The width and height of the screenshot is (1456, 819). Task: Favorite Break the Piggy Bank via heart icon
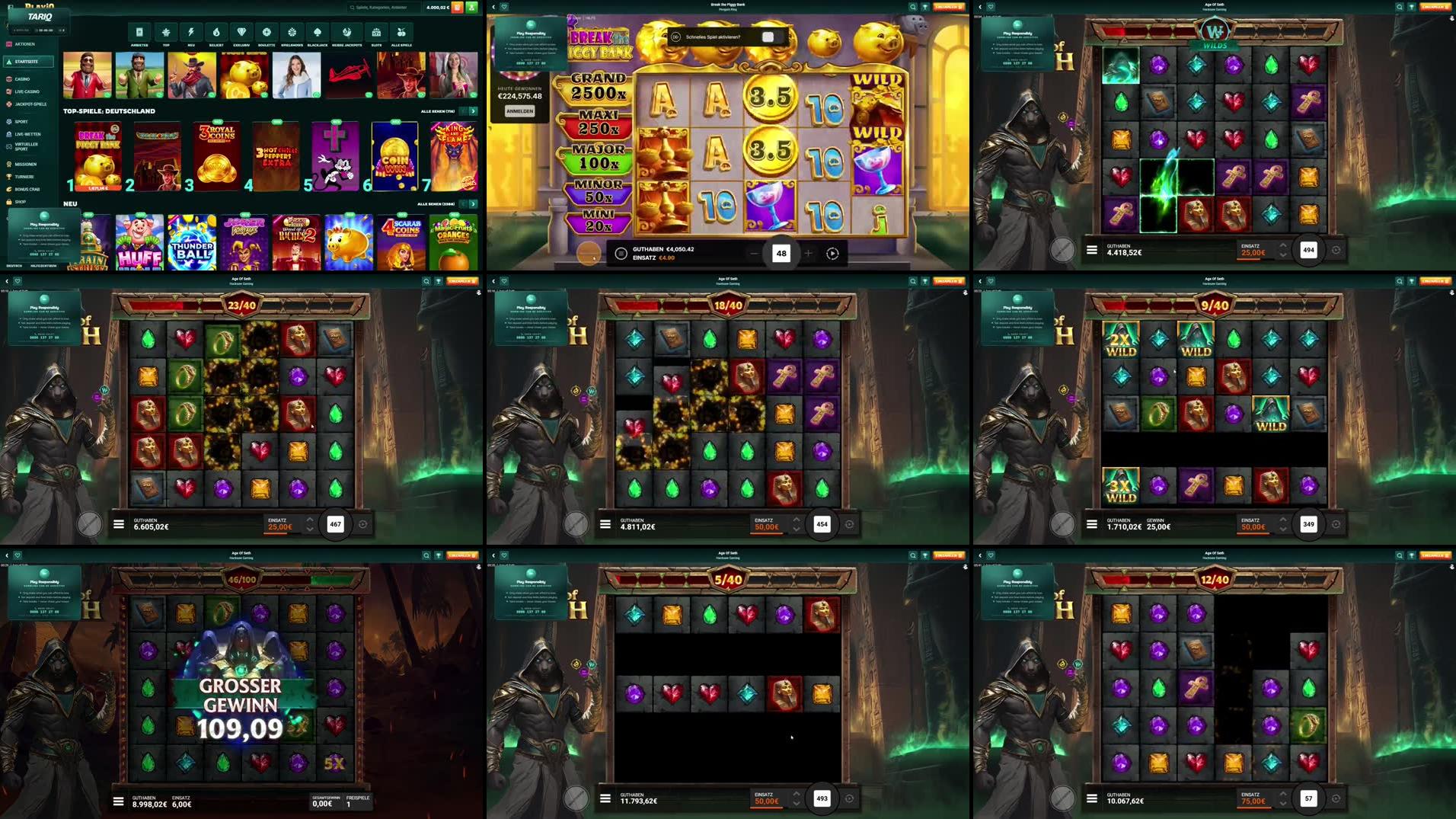(x=504, y=6)
